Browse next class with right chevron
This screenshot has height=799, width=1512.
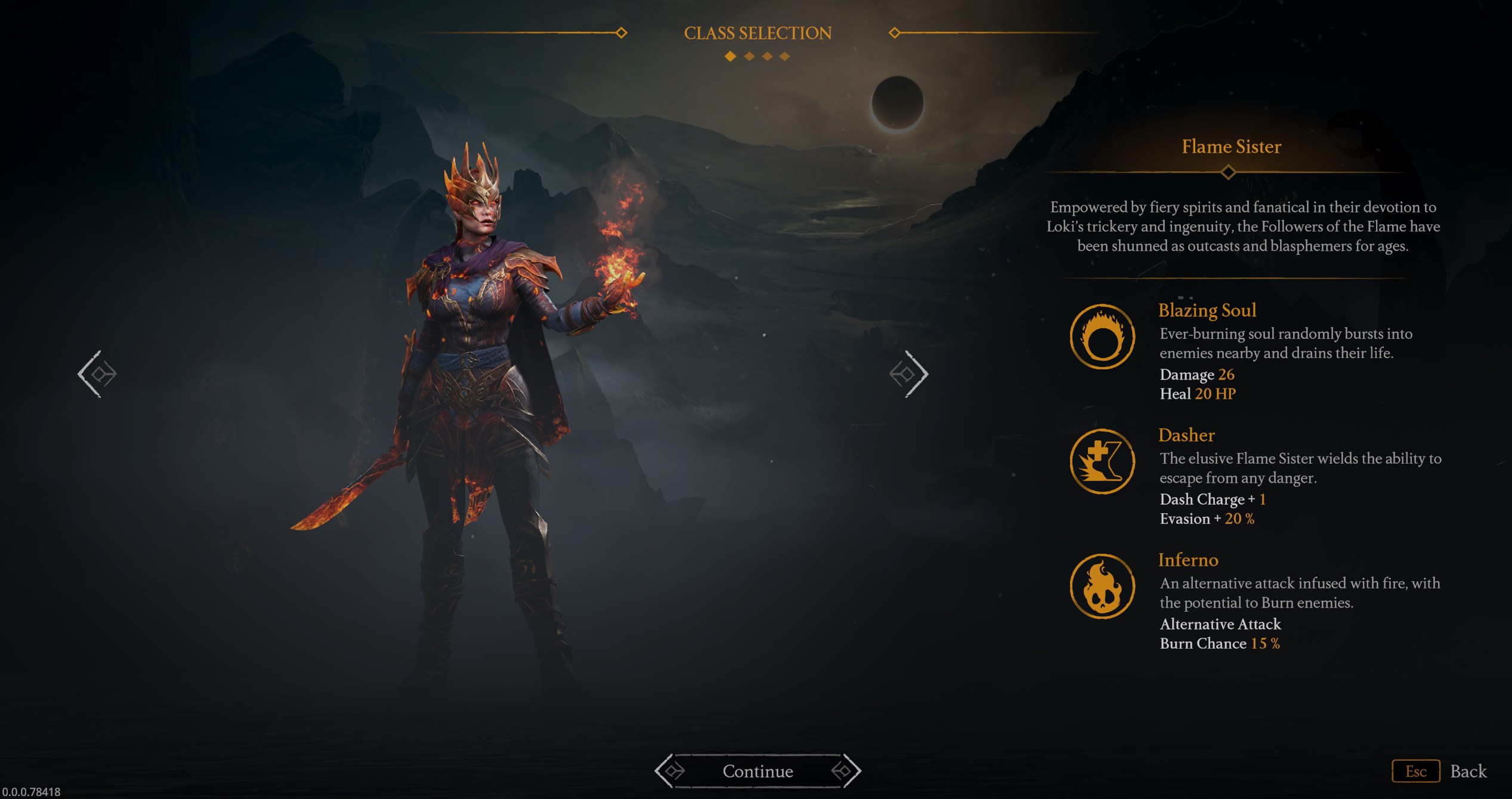pyautogui.click(x=910, y=374)
